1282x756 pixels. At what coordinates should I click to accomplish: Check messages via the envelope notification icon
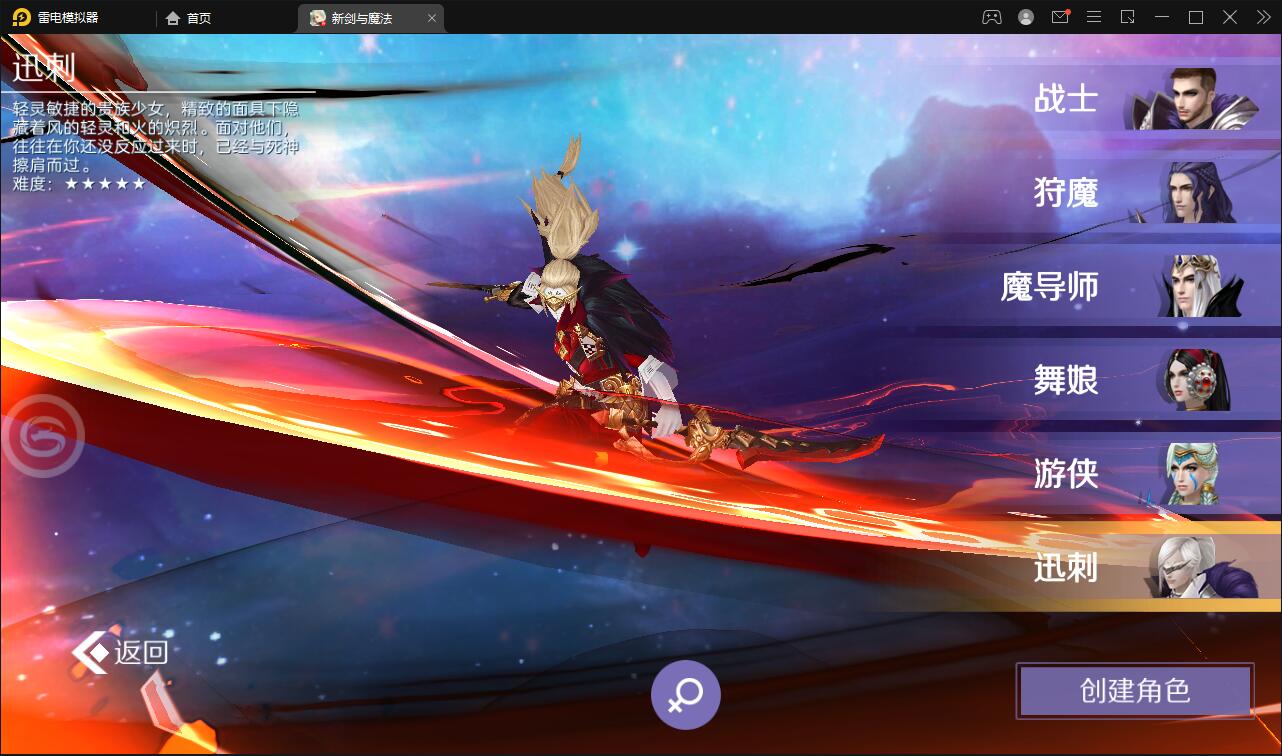click(x=1059, y=17)
